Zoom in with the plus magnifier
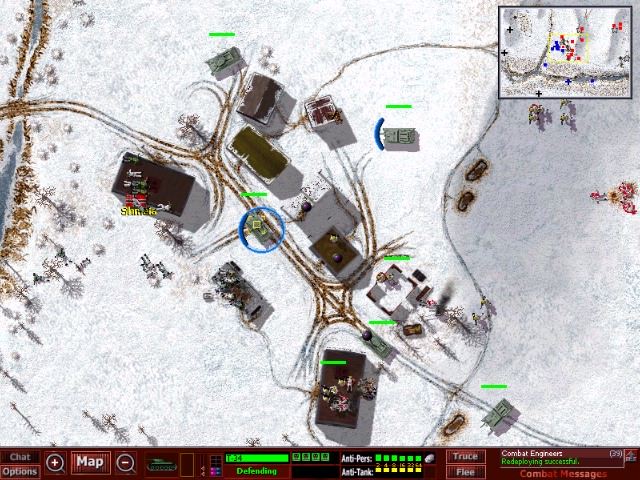Screen dimensions: 640x480 pos(55,463)
